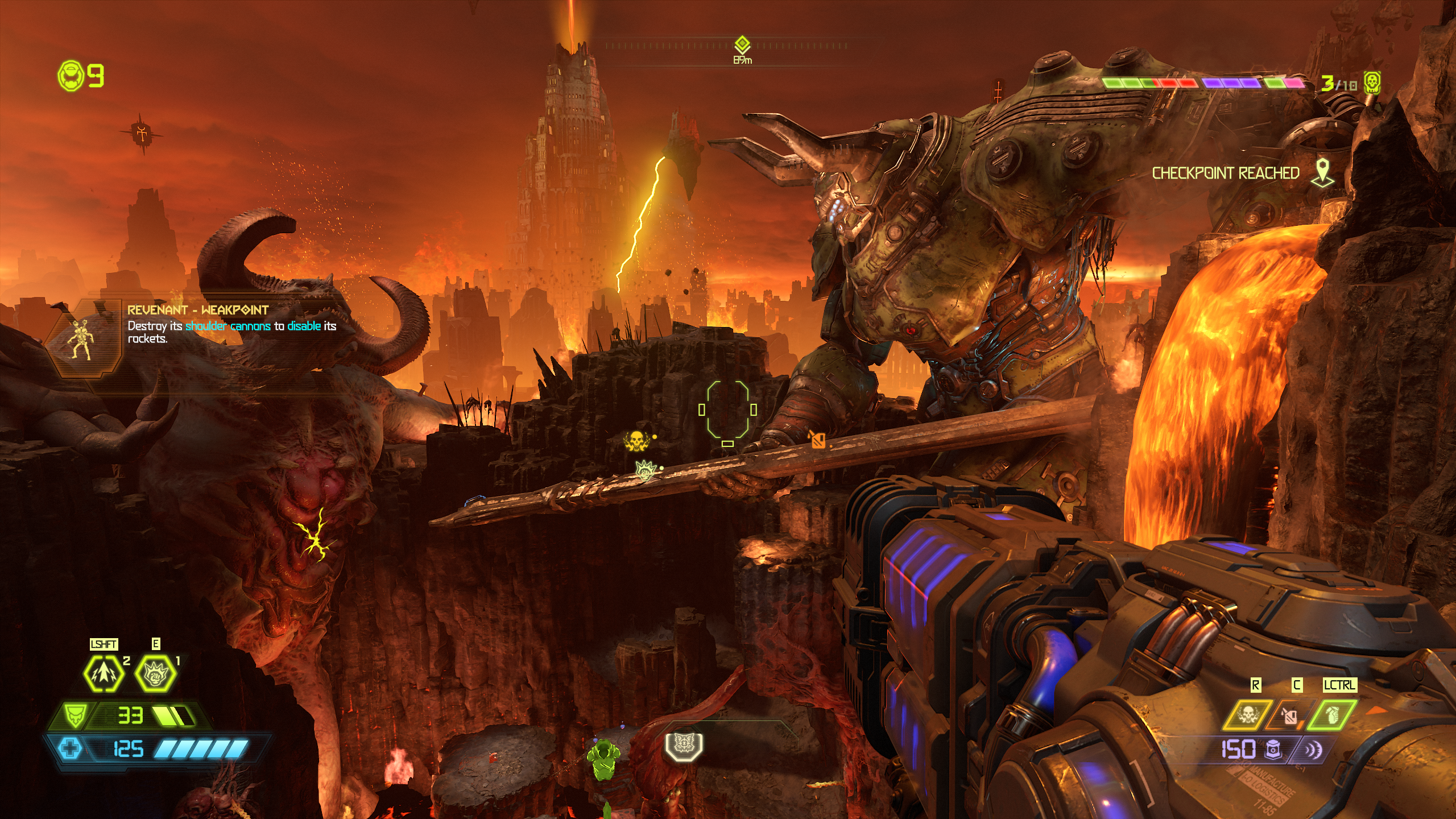Activate the Blood Punch fist icon

click(x=155, y=673)
